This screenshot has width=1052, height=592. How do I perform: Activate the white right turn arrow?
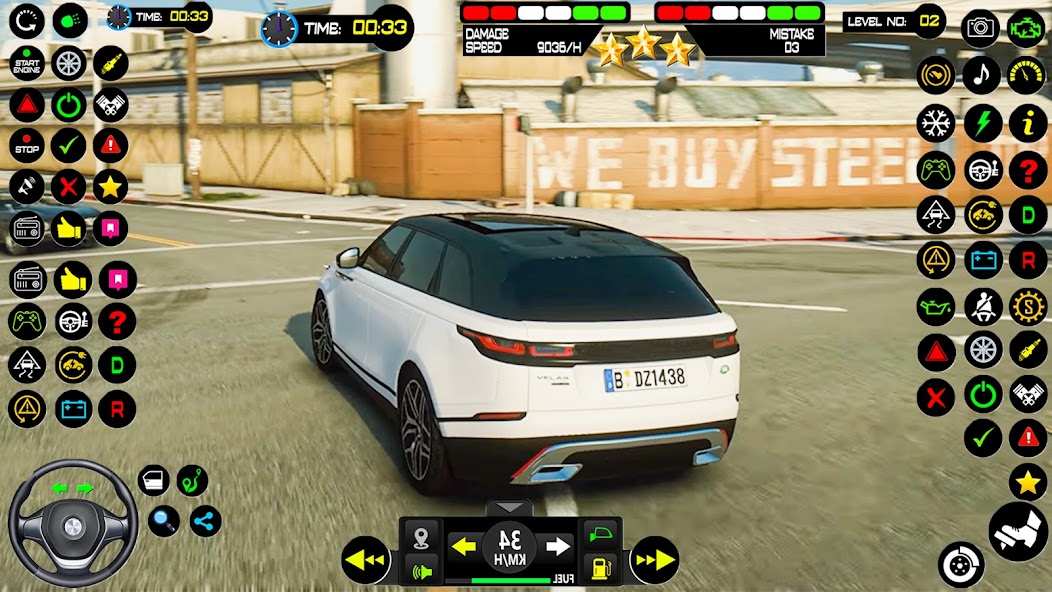(558, 546)
